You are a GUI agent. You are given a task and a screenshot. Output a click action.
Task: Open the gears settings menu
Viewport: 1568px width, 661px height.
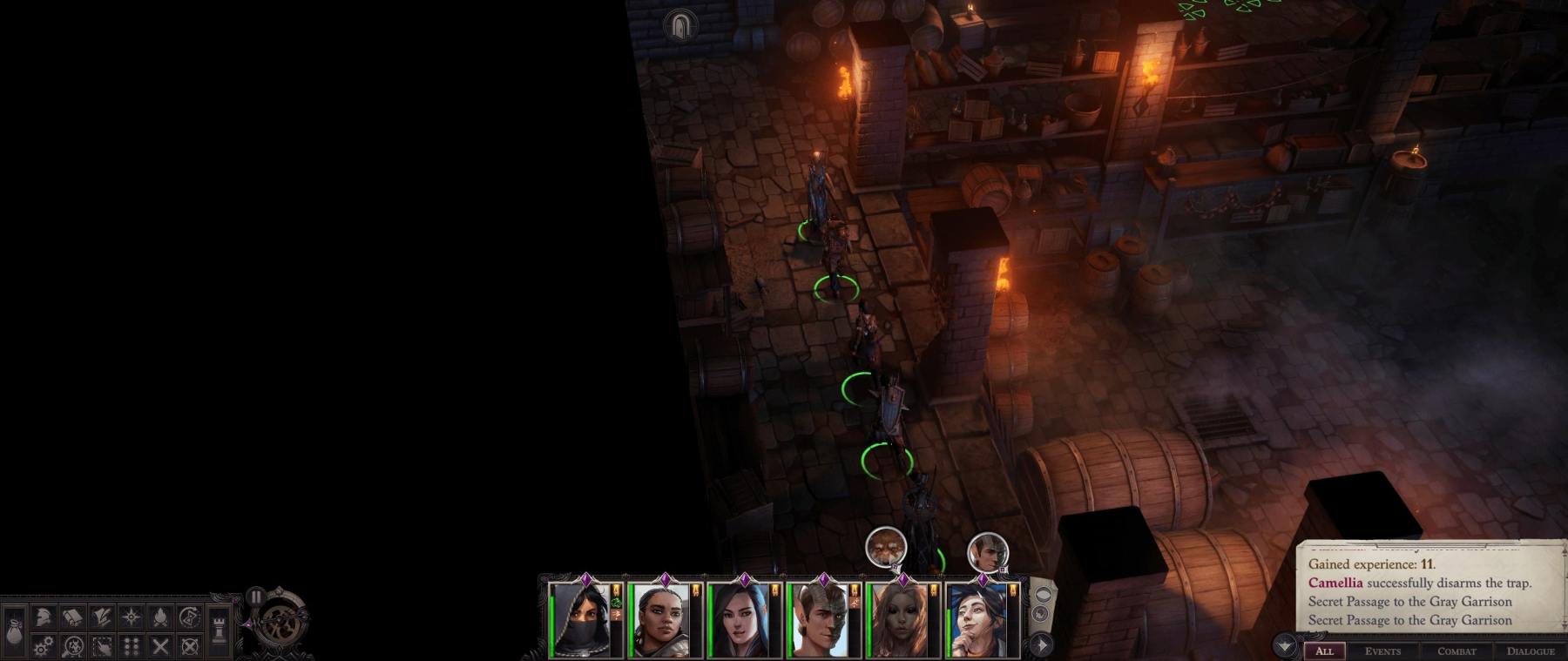pyautogui.click(x=44, y=646)
